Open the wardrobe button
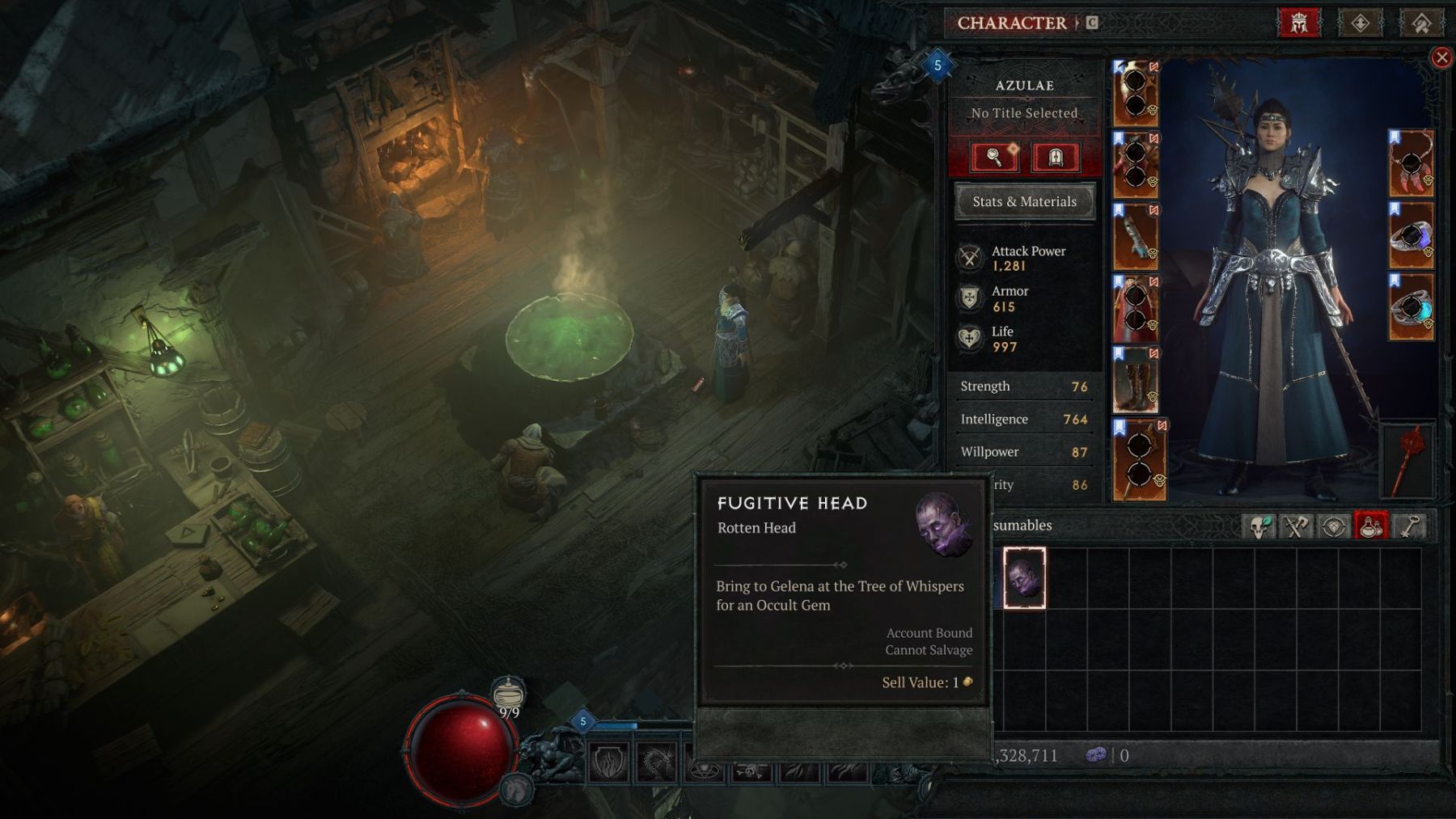The image size is (1456, 819). 1055,157
